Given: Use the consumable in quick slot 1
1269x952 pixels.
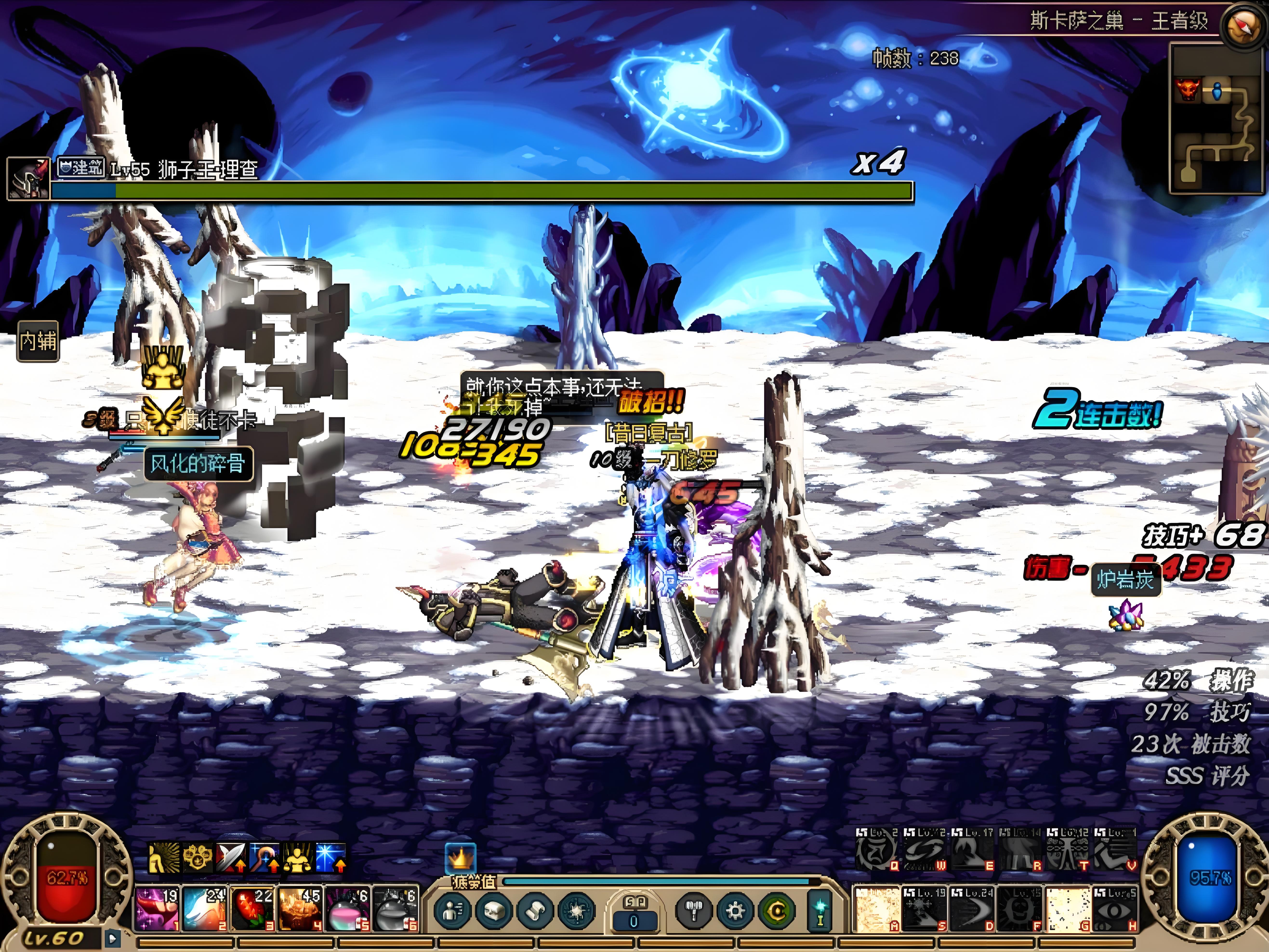Looking at the screenshot, I should click(157, 909).
